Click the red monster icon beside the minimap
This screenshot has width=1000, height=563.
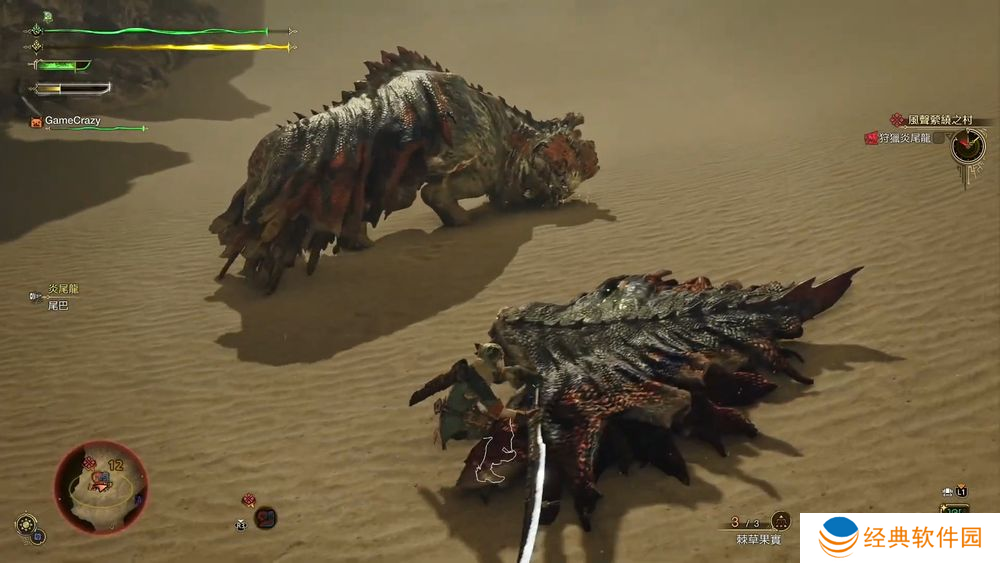(x=265, y=517)
